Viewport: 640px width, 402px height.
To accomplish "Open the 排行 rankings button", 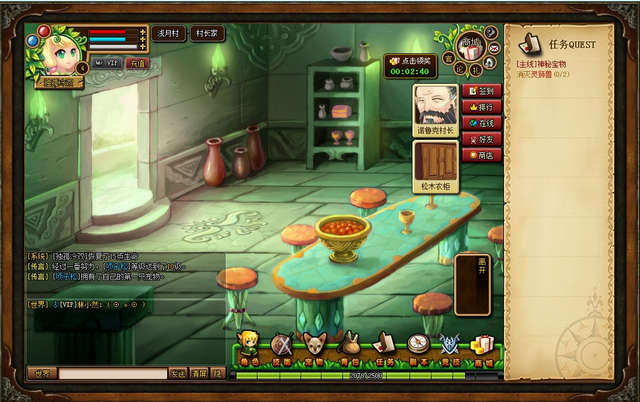I will (x=484, y=106).
